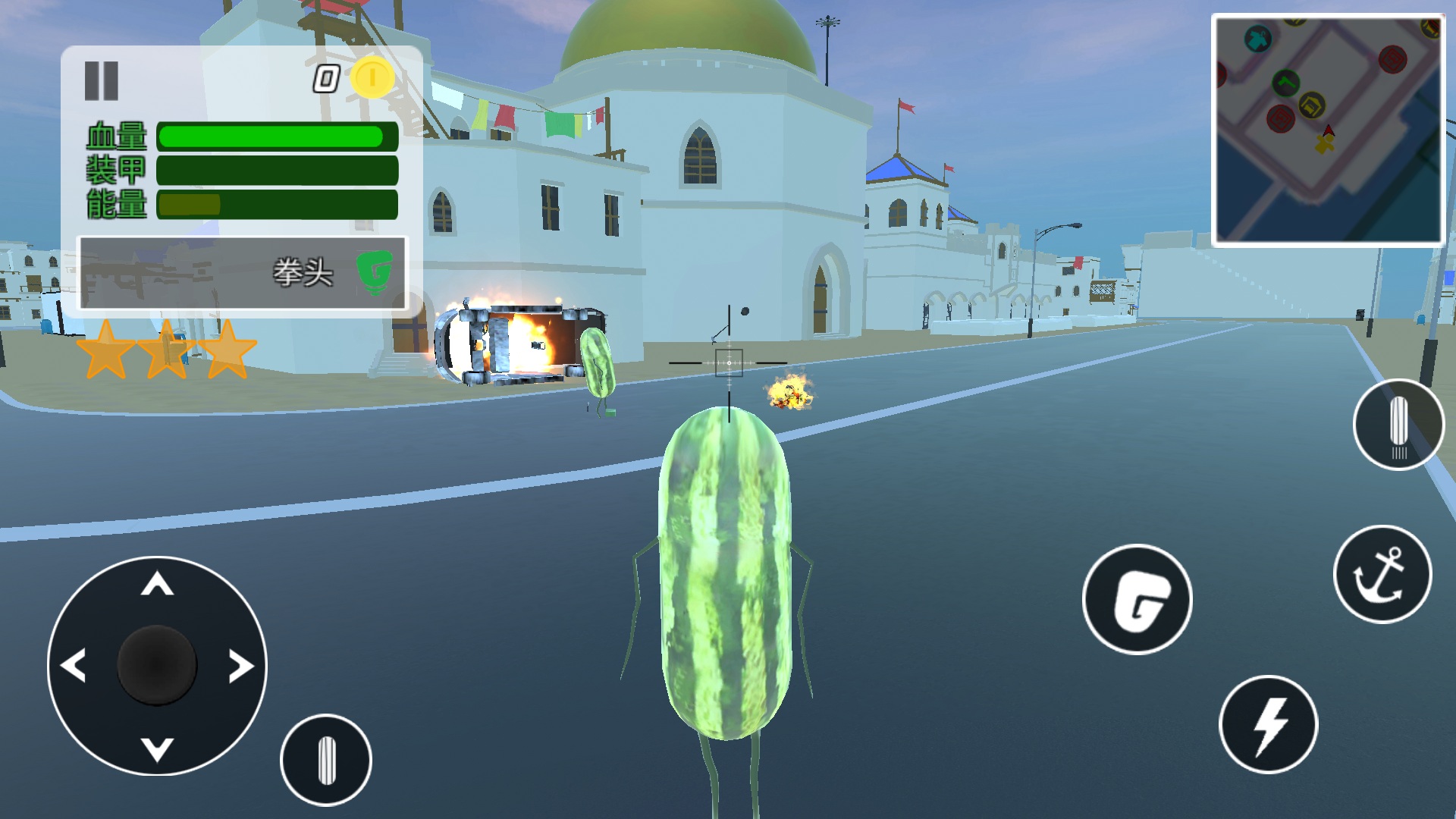Hit the fist punch attack button
The height and width of the screenshot is (819, 1456).
(1137, 599)
